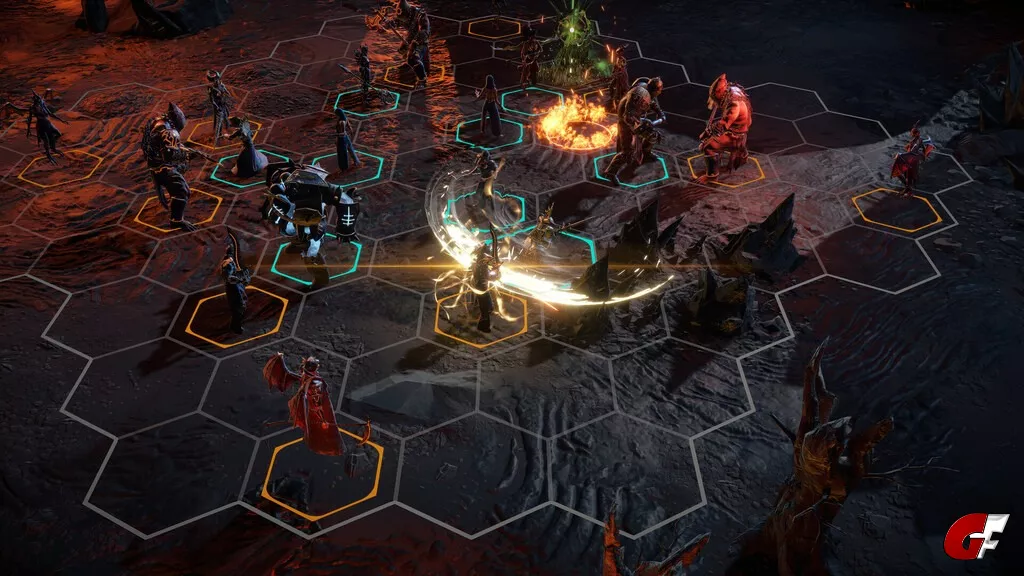
Task: Select the hero swinging the golden slash
Action: [x=484, y=281]
